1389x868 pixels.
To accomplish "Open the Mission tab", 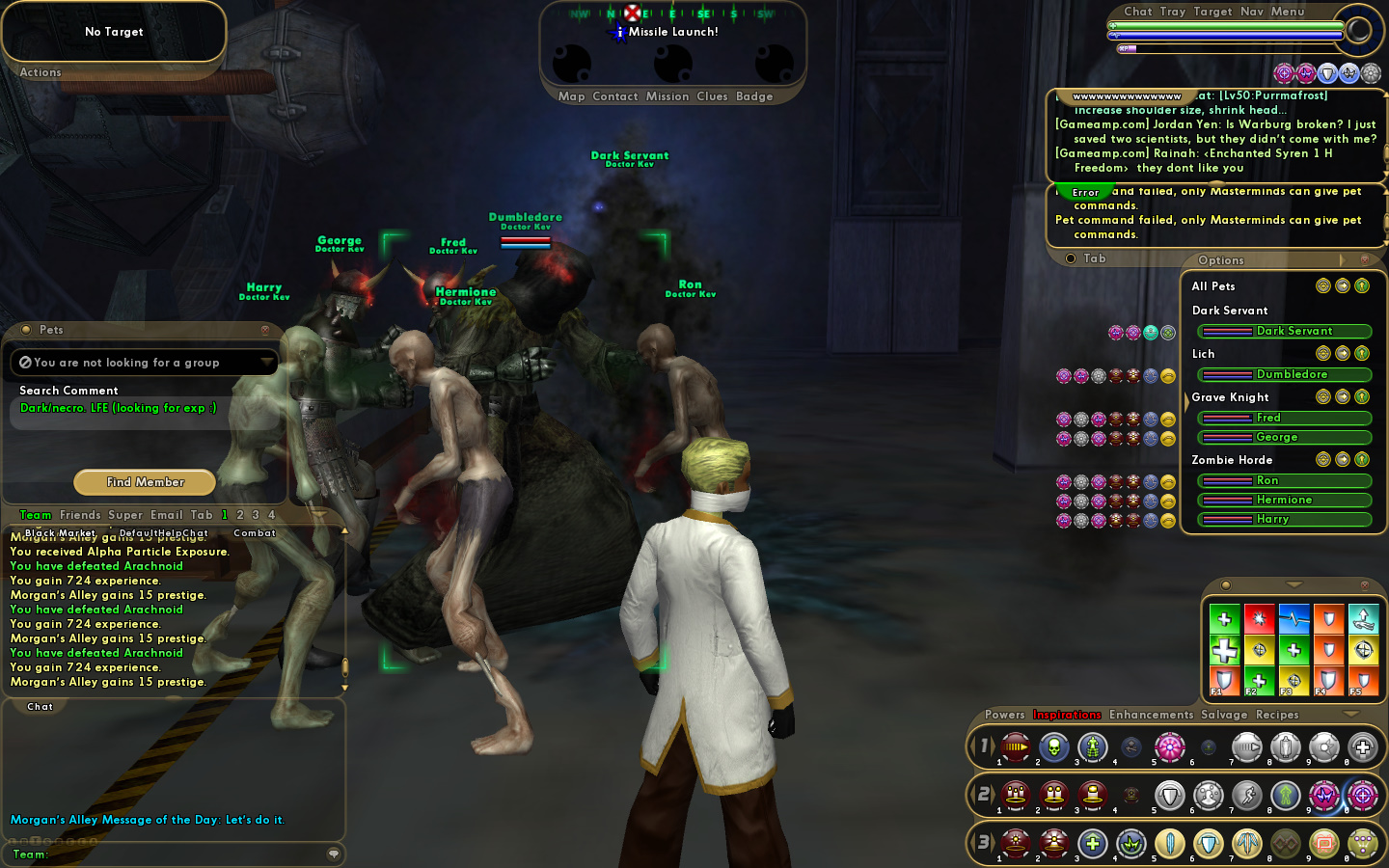I will (x=667, y=96).
